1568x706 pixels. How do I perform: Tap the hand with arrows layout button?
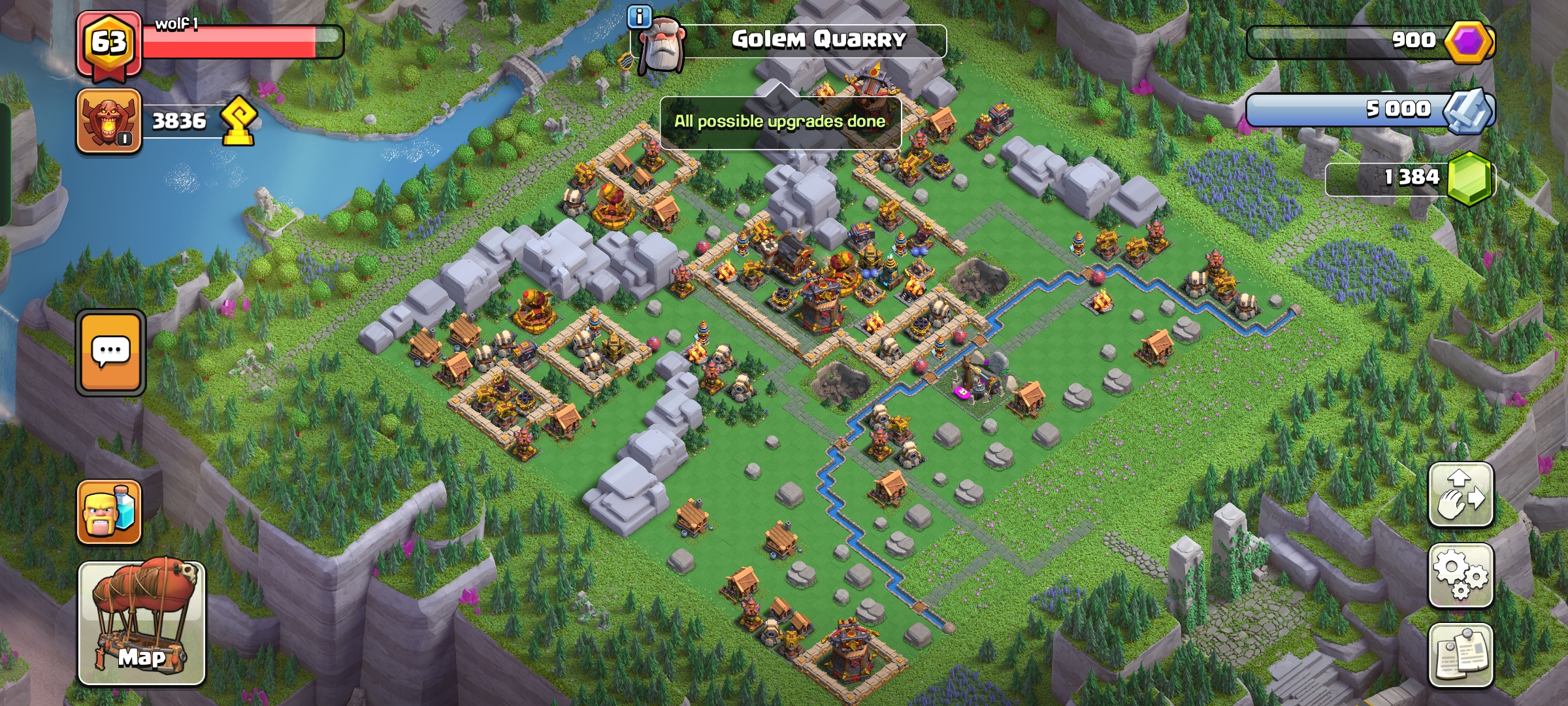[x=1461, y=494]
